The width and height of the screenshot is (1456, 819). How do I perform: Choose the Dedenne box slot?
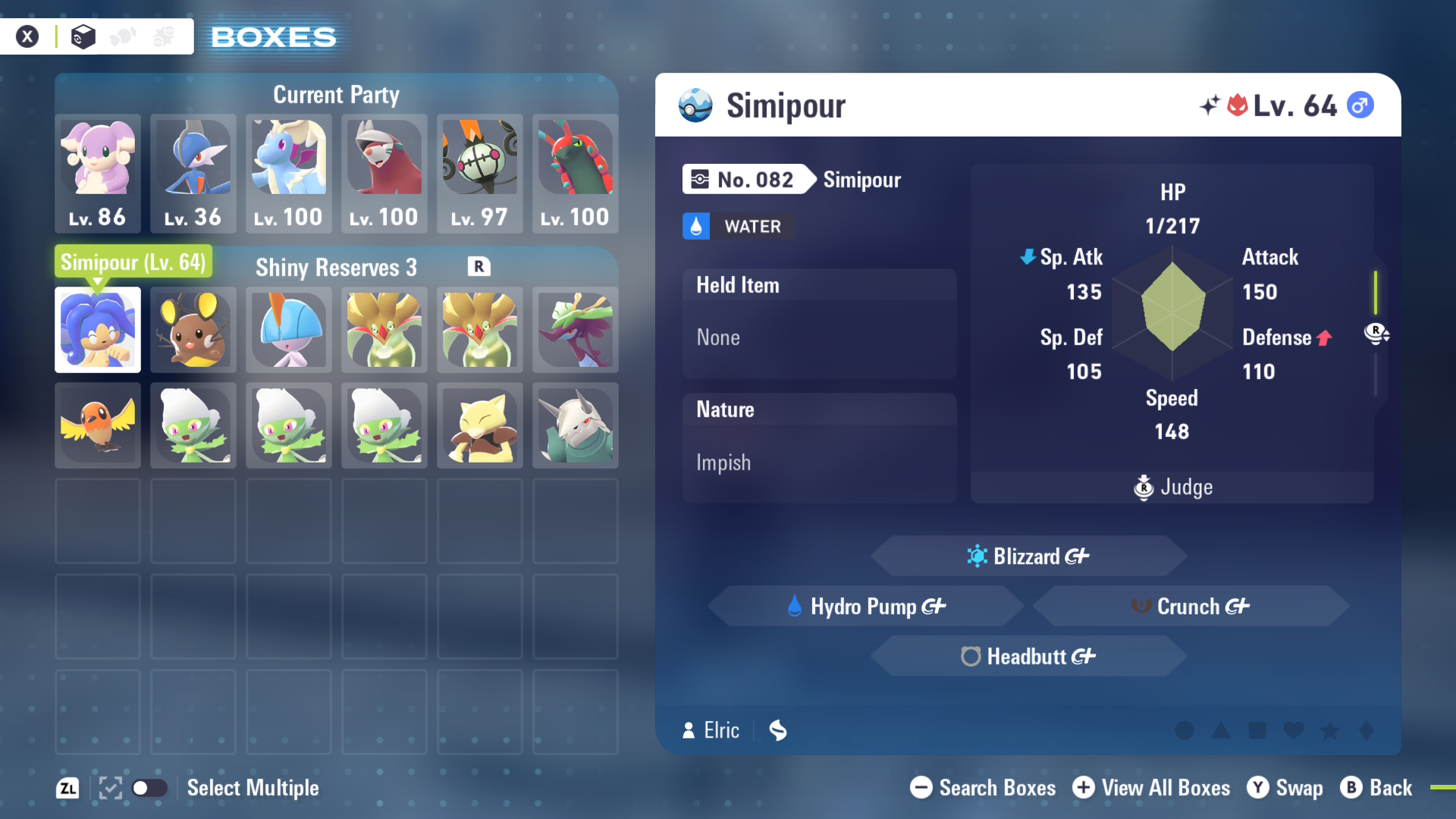(x=193, y=330)
